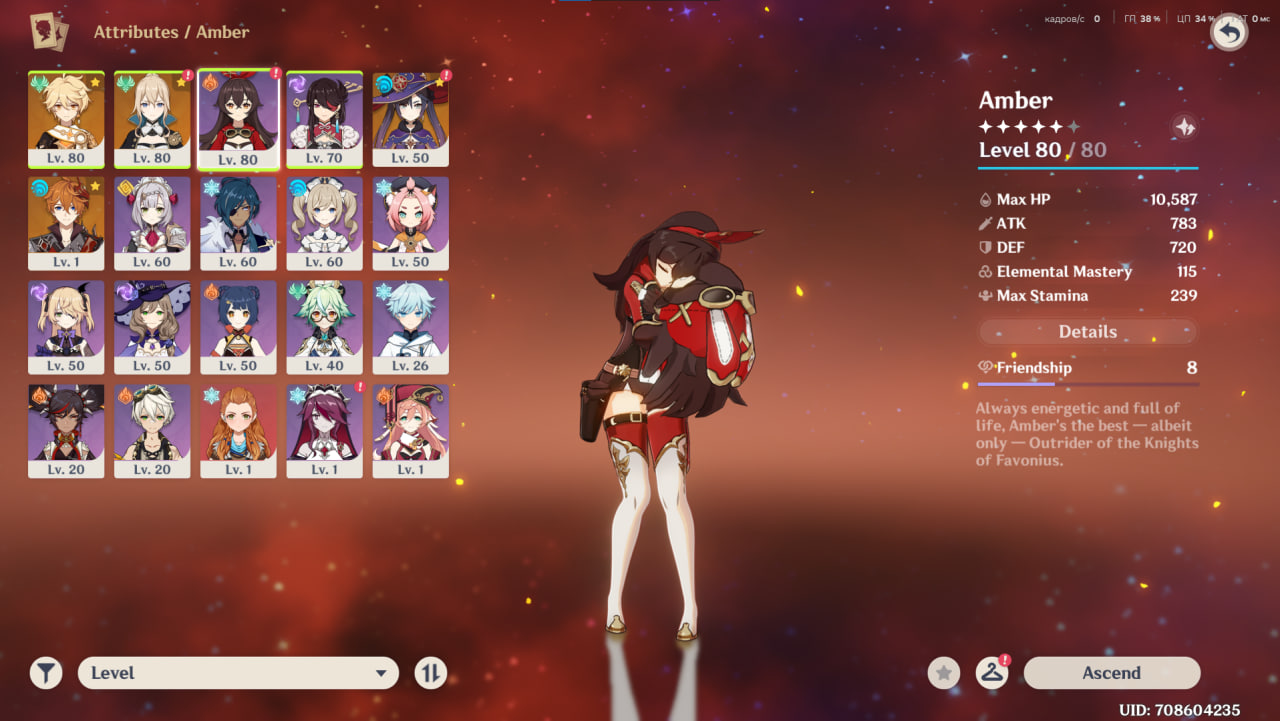Choose Jean's Lv. 80 portrait
This screenshot has height=721, width=1280.
point(152,119)
